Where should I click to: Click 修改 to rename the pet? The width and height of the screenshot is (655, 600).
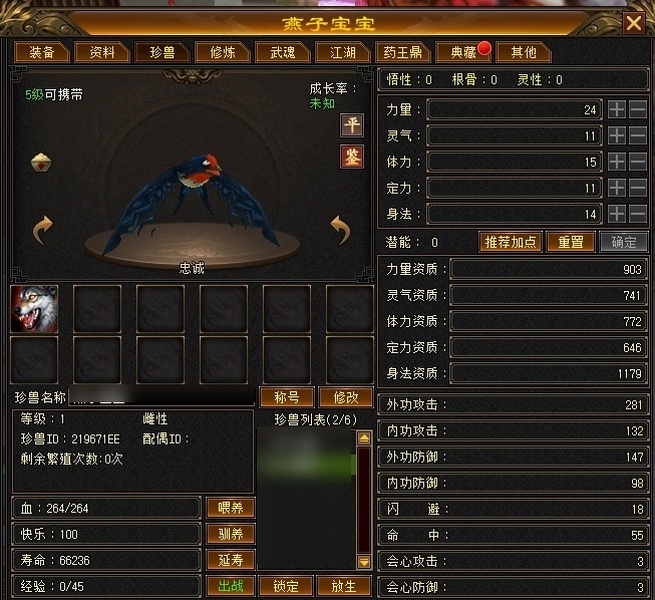pos(344,397)
